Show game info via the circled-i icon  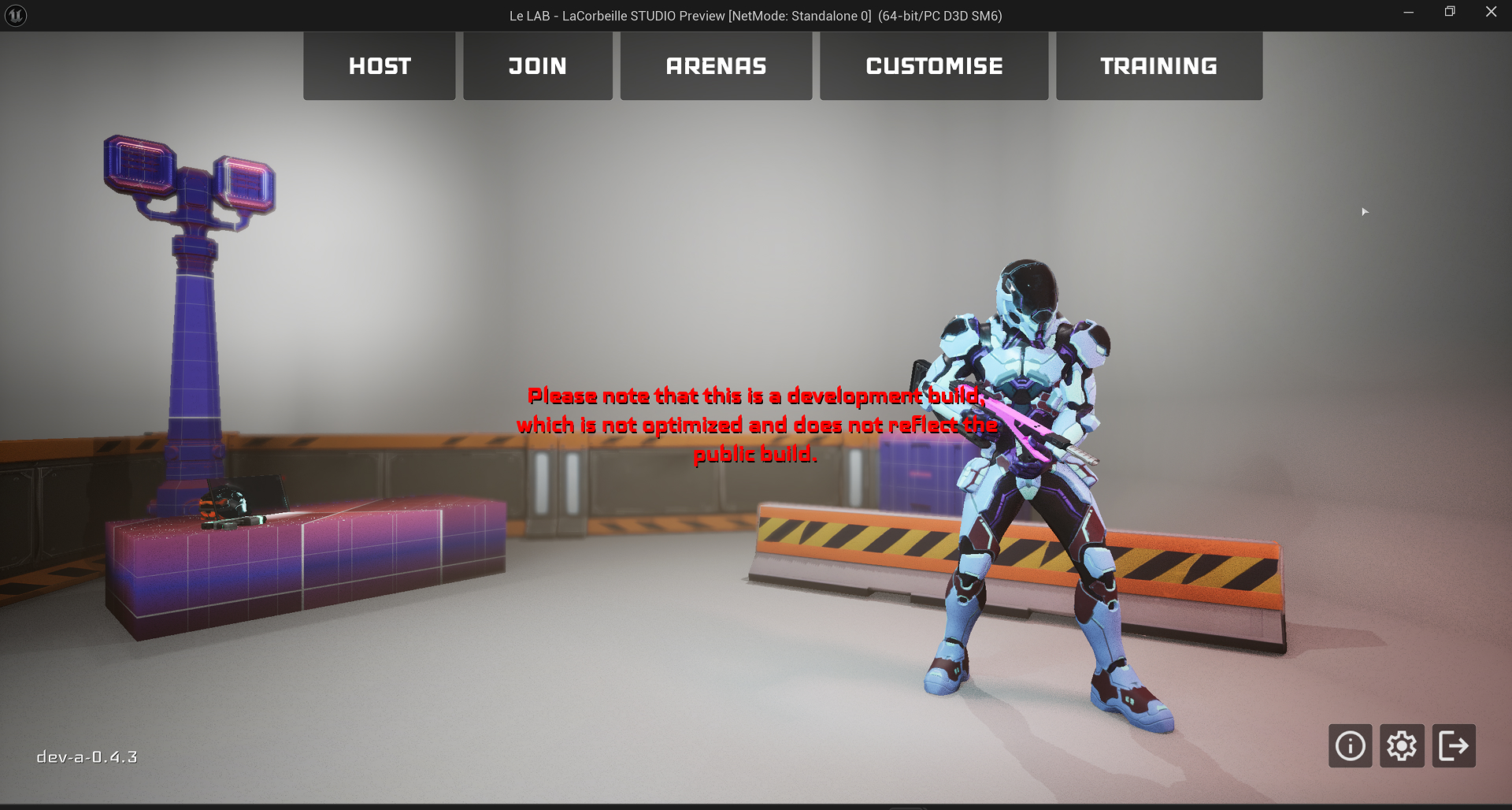(1350, 745)
